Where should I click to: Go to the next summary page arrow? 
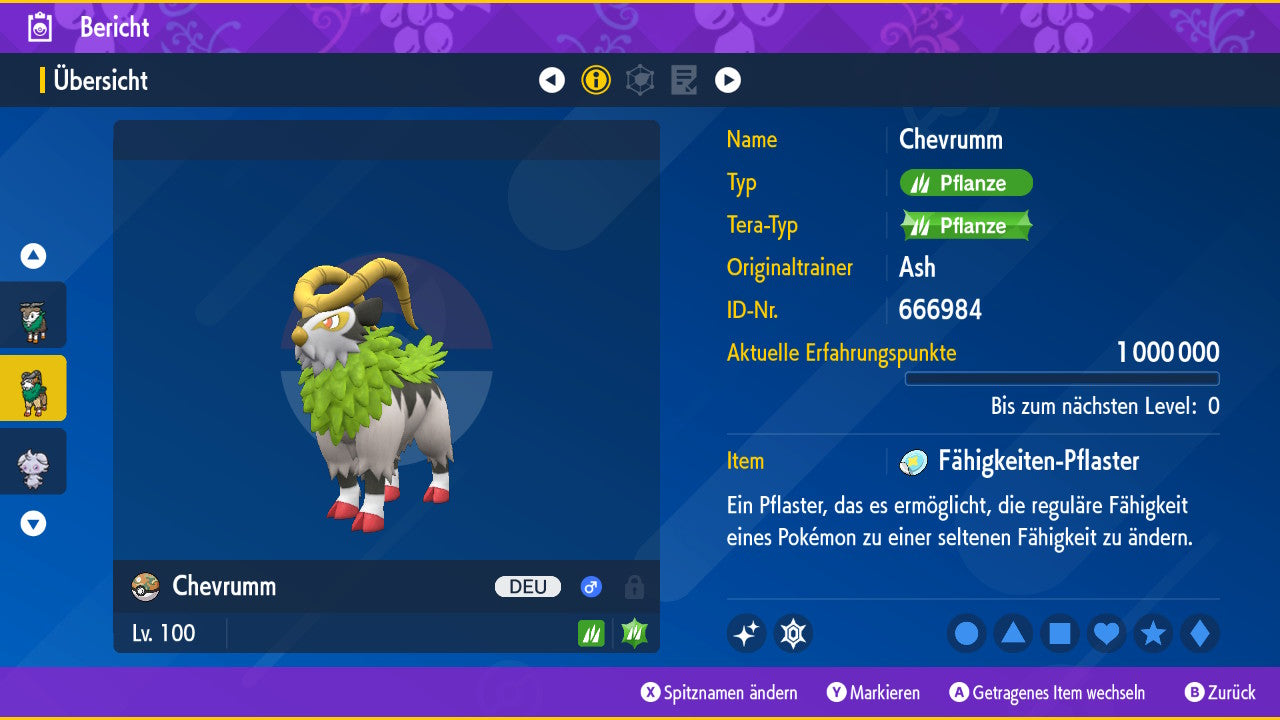coord(728,80)
